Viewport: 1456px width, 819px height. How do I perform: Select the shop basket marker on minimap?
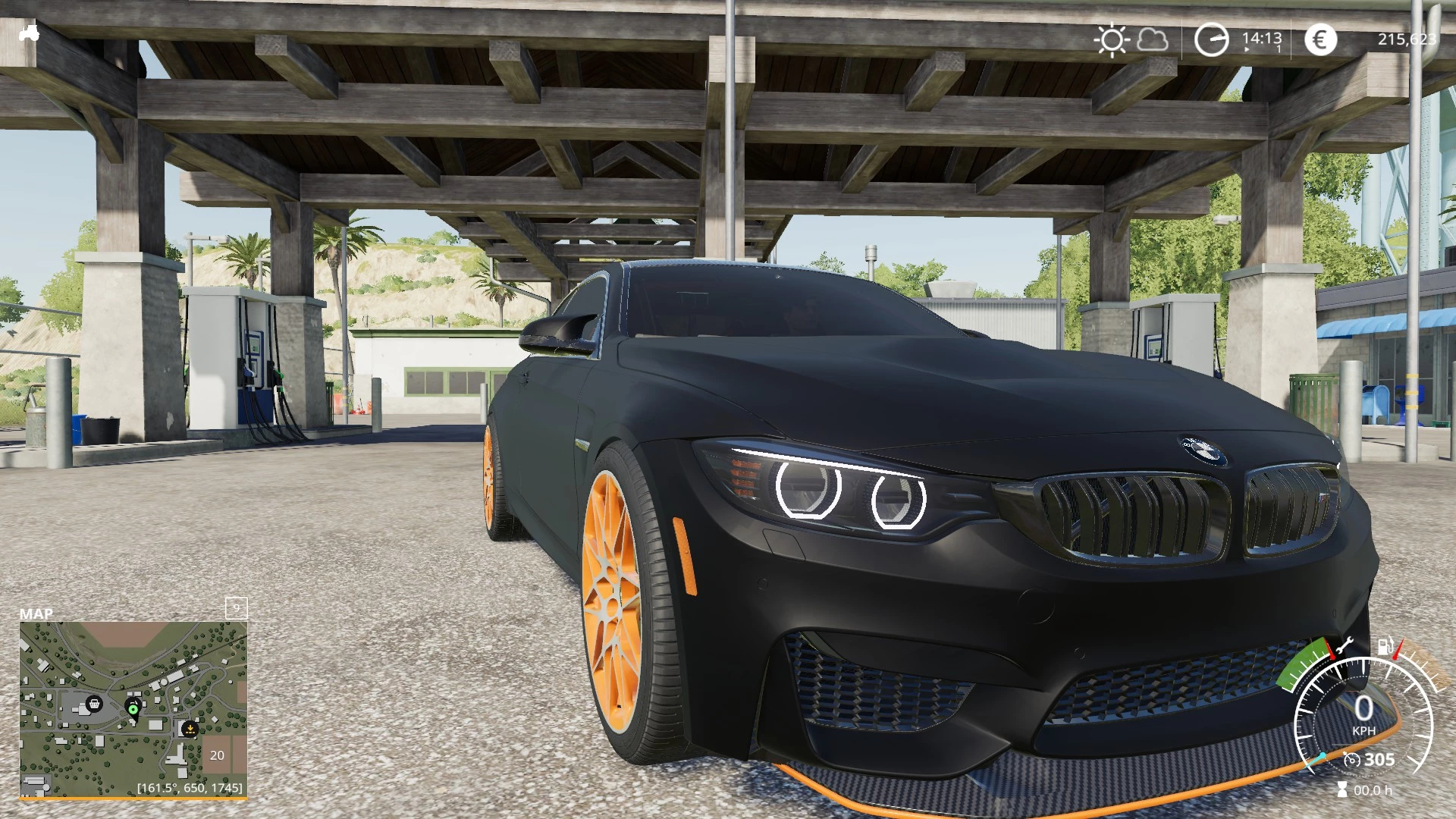[94, 704]
